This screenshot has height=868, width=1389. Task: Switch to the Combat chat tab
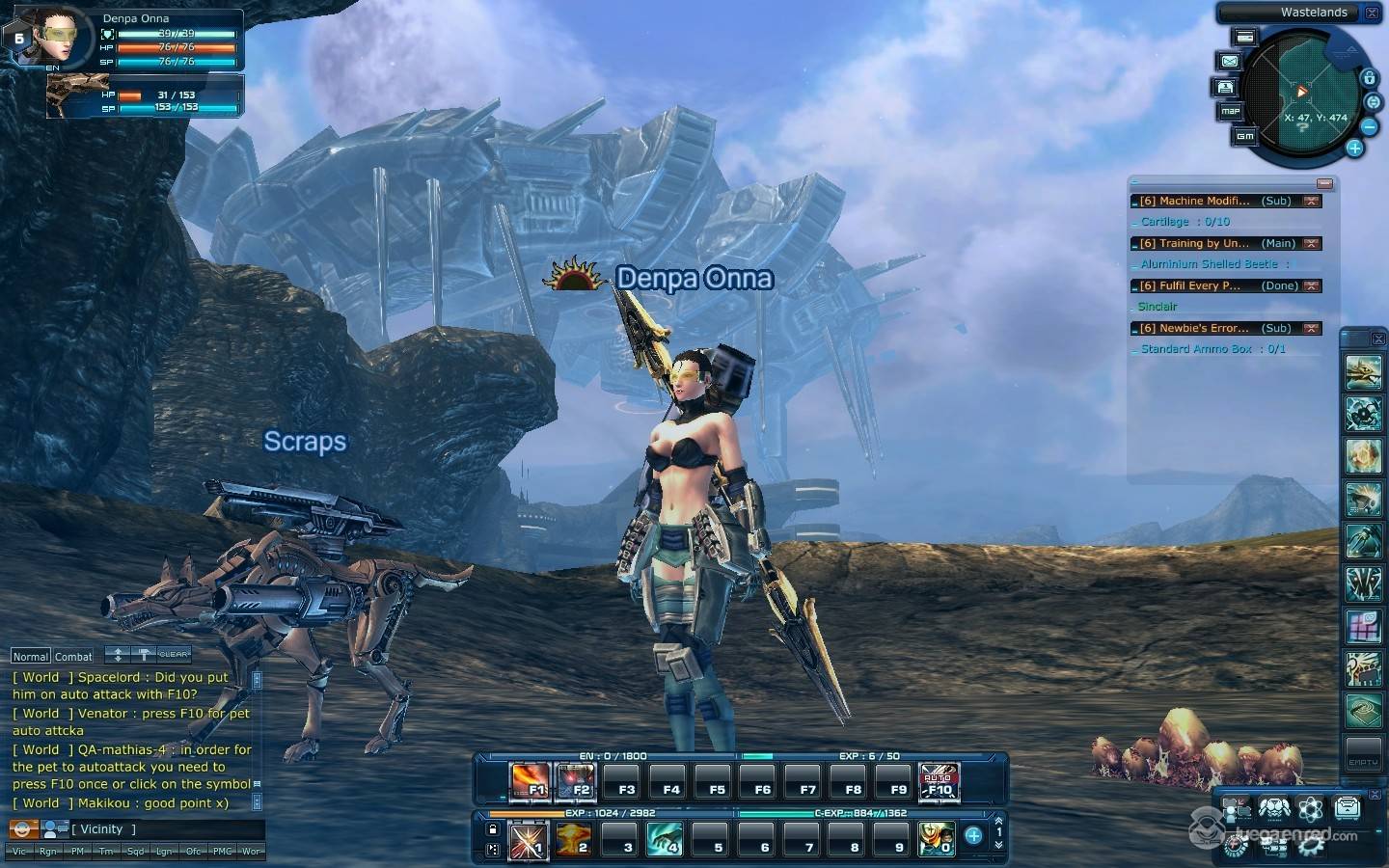click(73, 656)
